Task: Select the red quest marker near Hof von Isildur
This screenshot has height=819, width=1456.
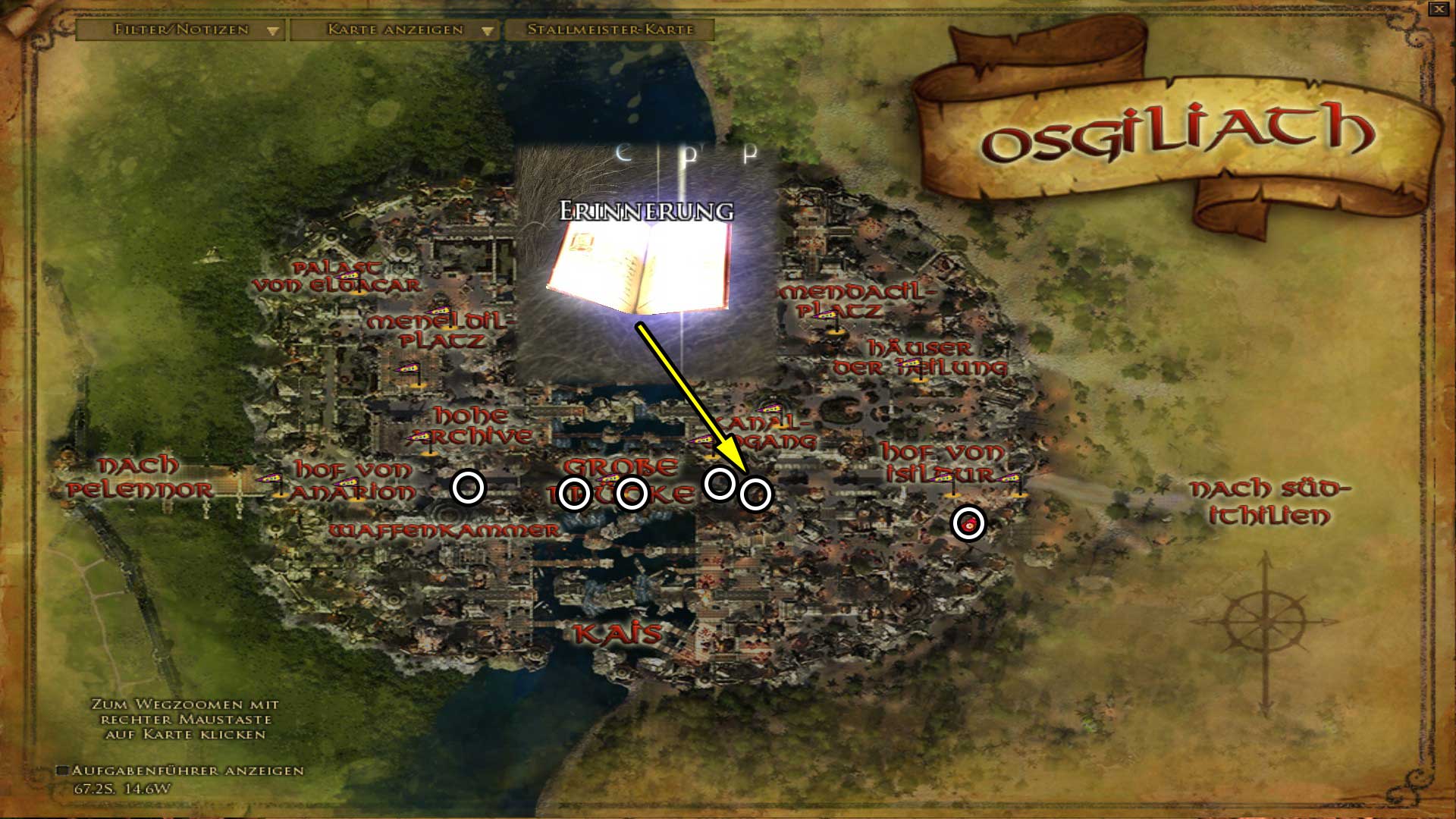Action: click(x=969, y=522)
